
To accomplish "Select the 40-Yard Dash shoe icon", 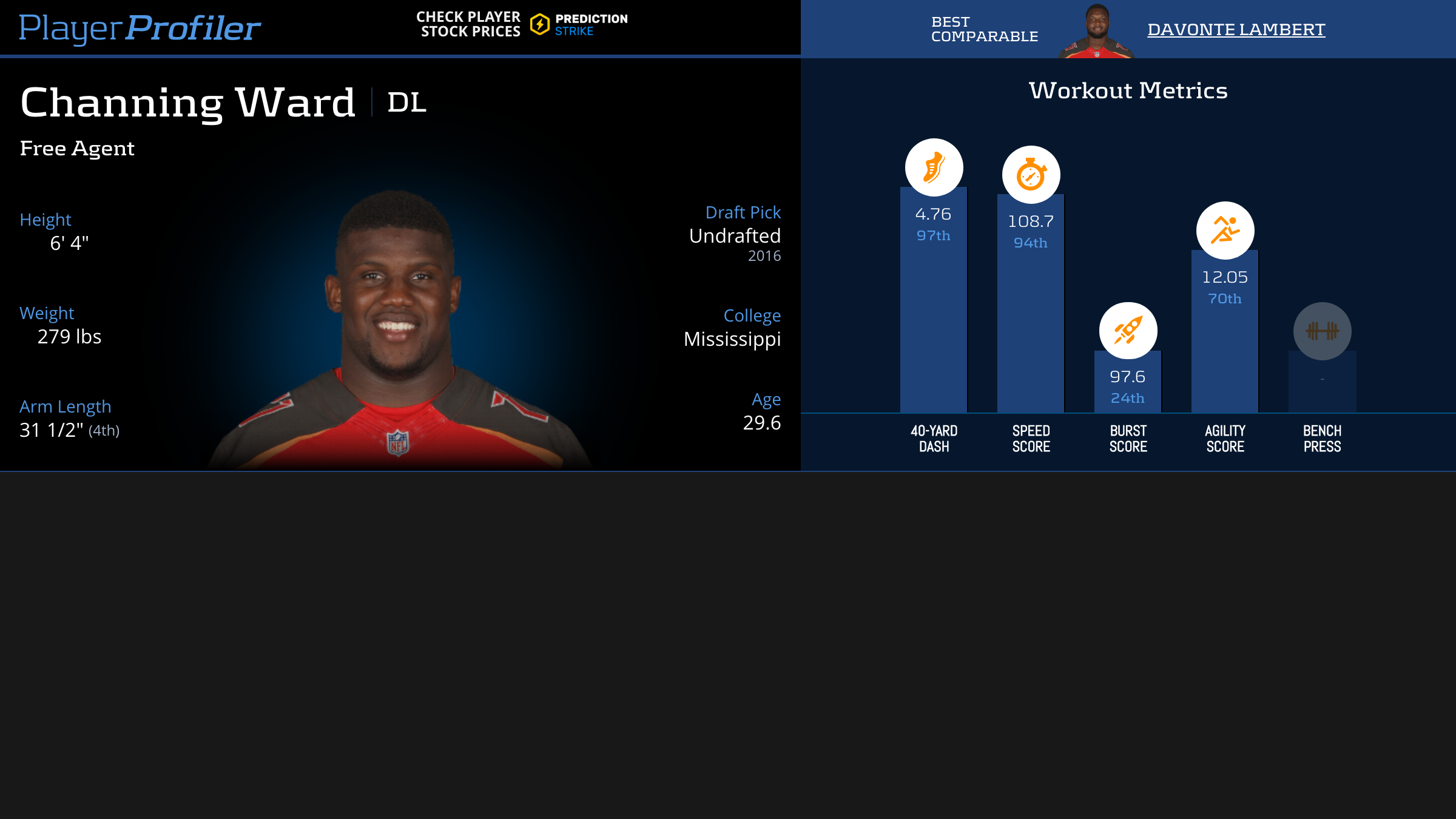I will pyautogui.click(x=934, y=167).
